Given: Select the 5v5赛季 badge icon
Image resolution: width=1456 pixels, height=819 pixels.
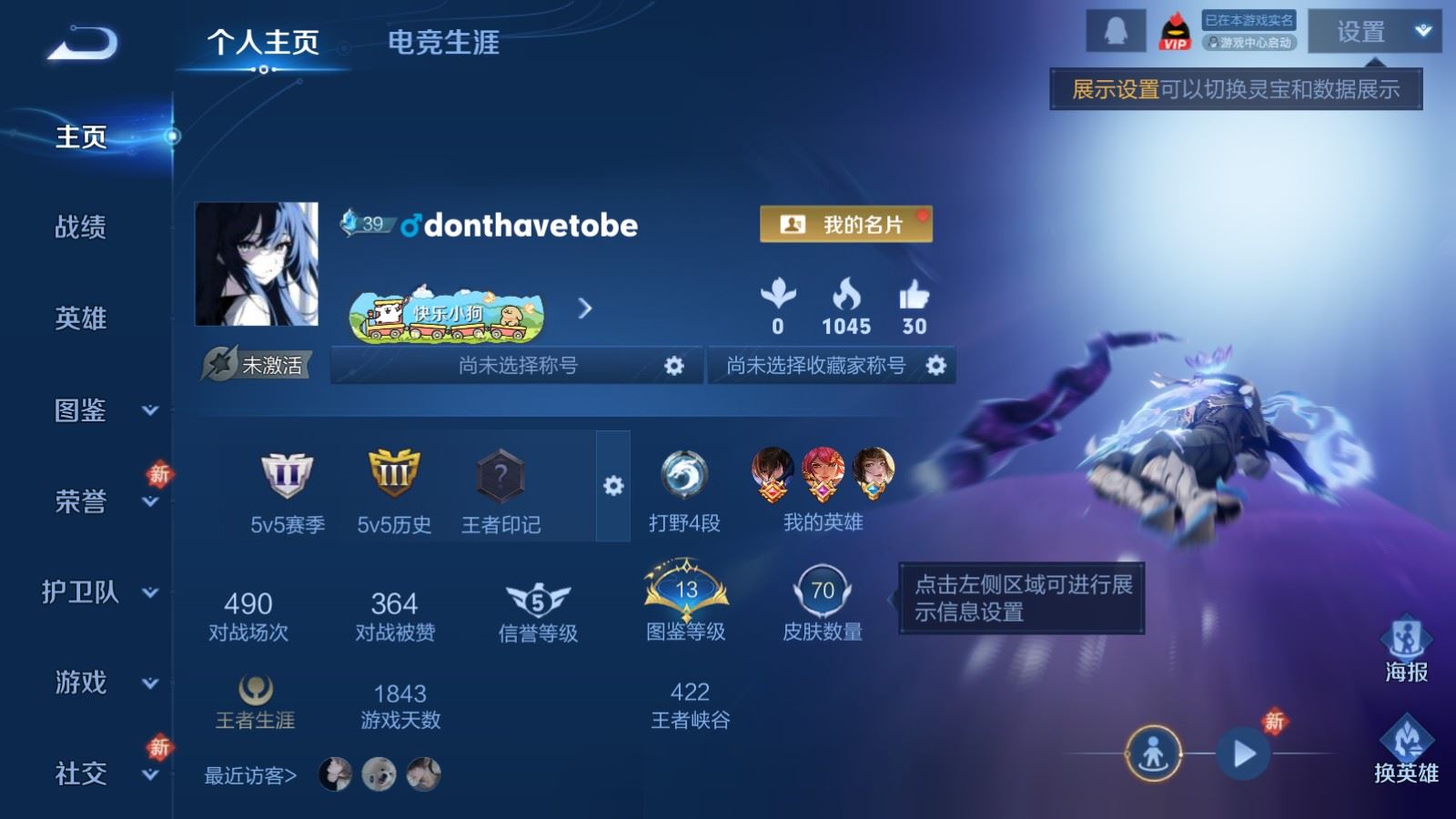Looking at the screenshot, I should 284,473.
